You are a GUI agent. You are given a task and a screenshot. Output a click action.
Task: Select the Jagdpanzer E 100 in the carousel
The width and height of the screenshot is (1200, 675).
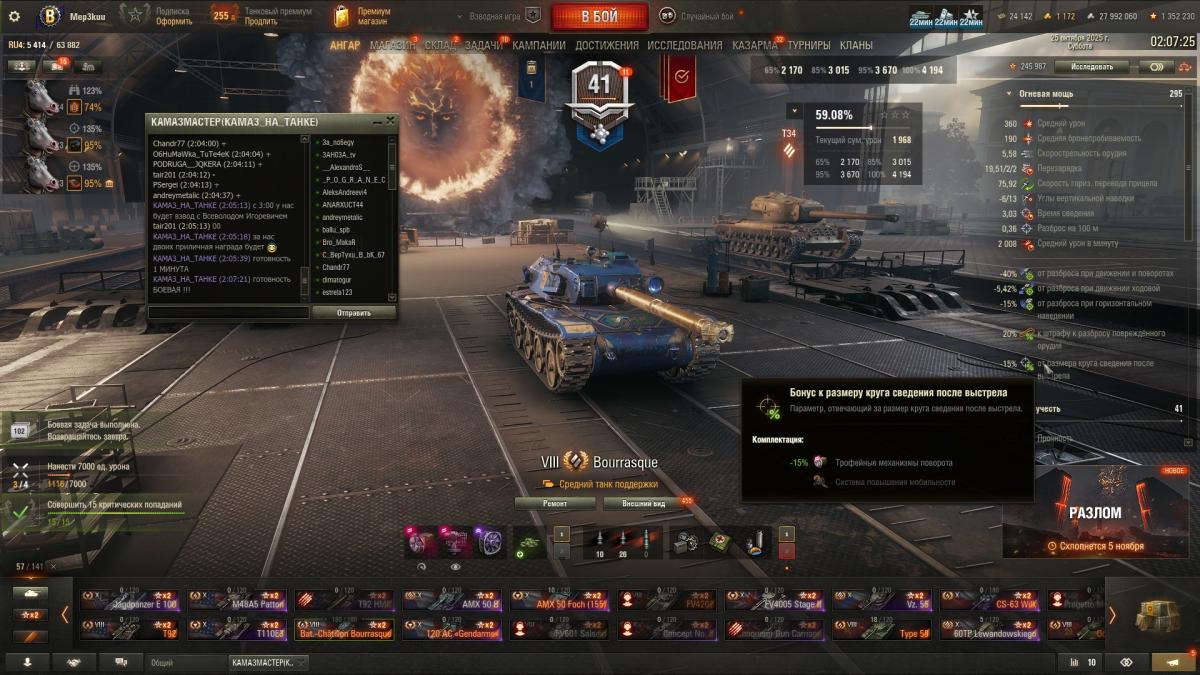pyautogui.click(x=128, y=600)
